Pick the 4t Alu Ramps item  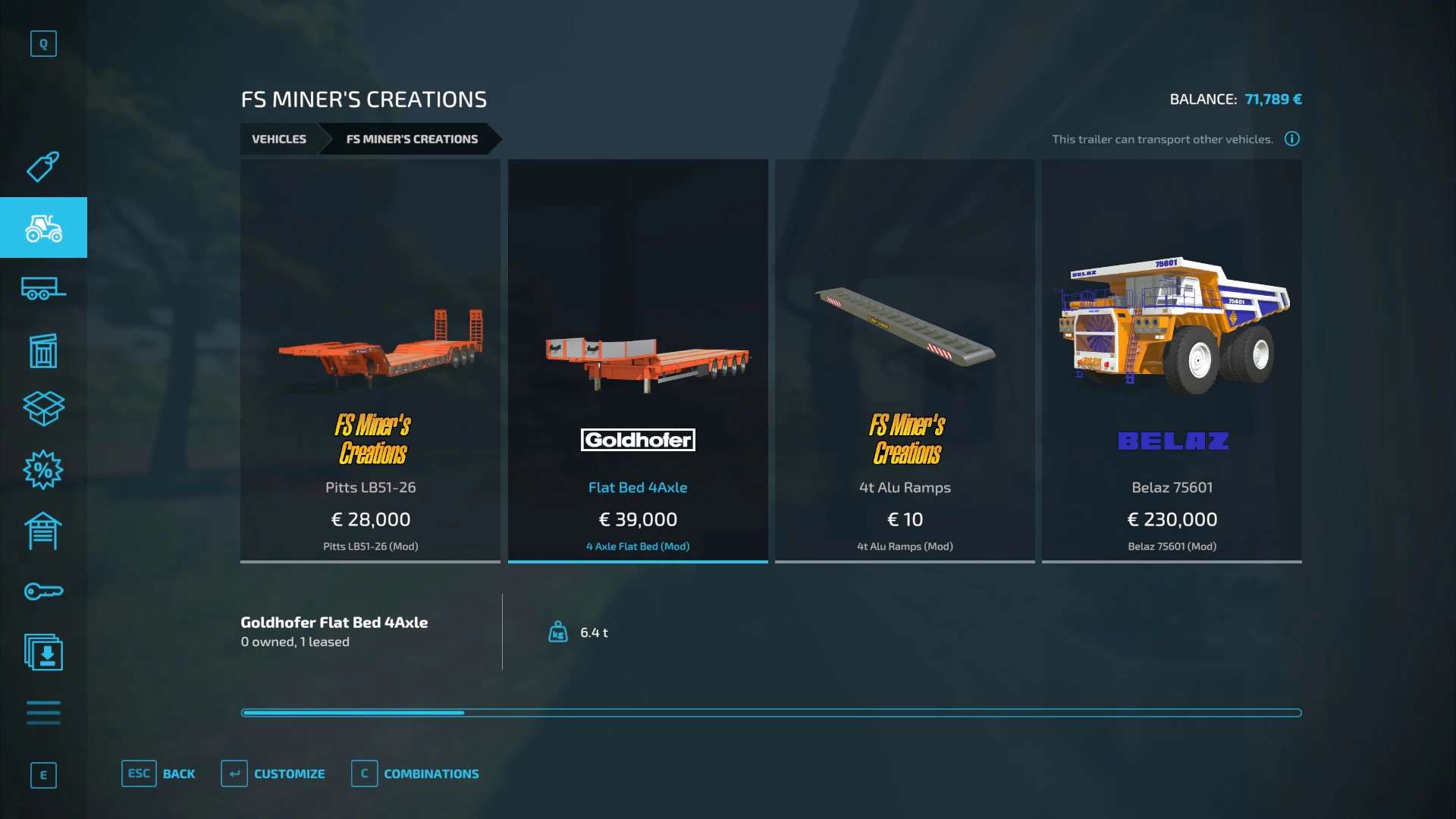(x=905, y=360)
